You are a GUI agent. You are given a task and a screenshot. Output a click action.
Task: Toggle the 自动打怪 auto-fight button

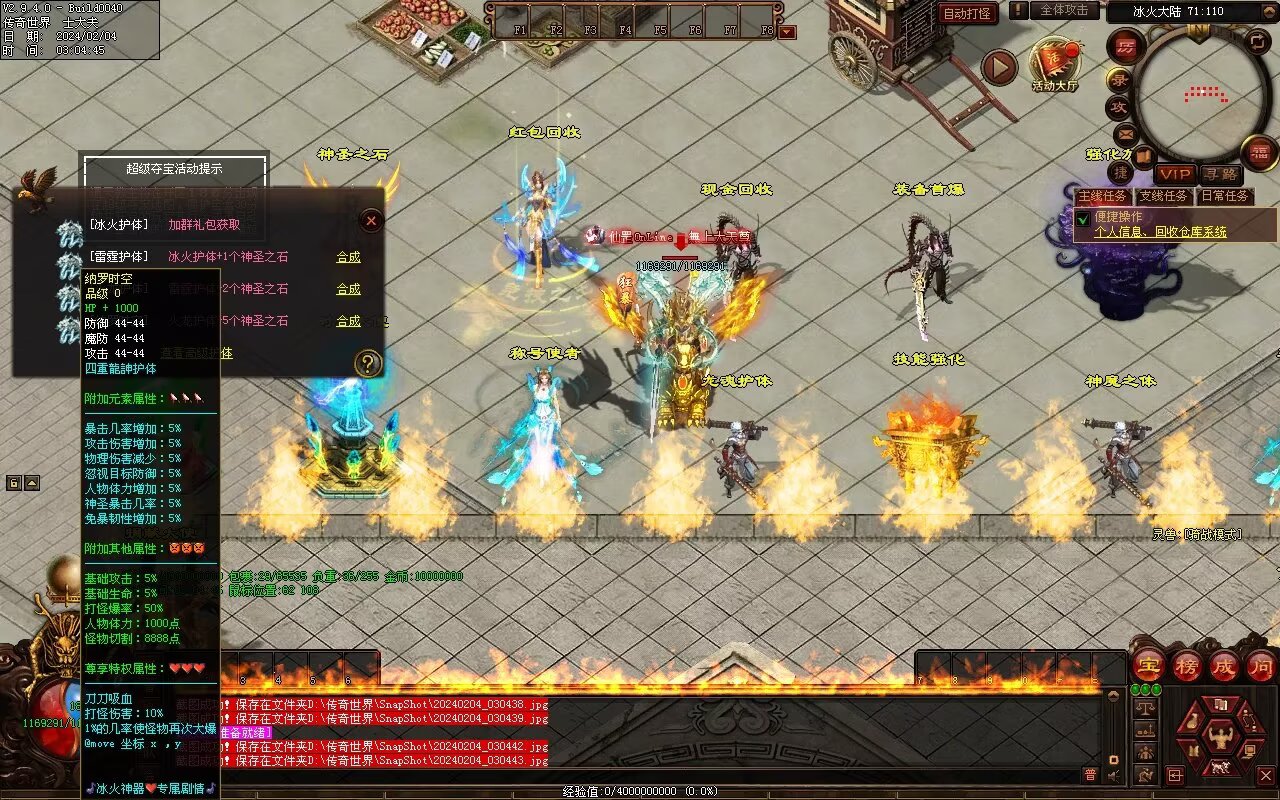point(967,13)
